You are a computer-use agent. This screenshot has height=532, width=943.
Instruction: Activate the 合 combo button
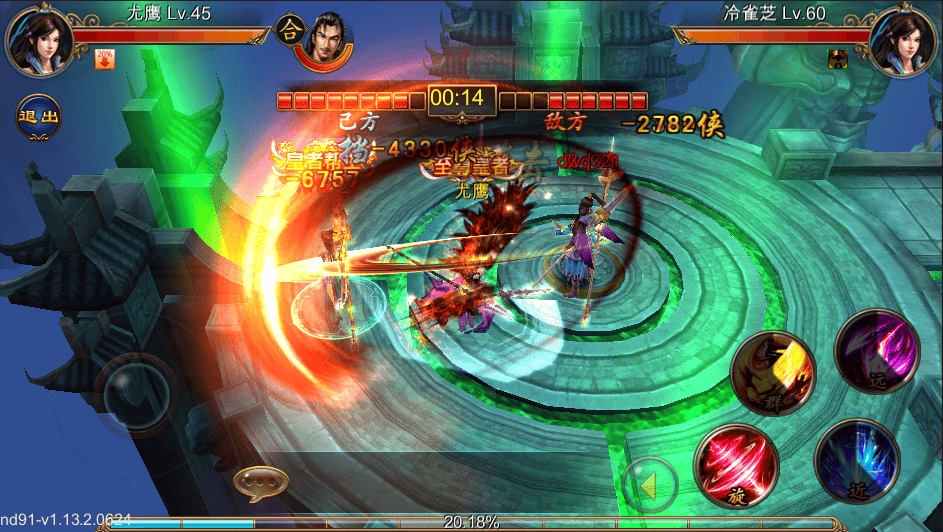290,27
